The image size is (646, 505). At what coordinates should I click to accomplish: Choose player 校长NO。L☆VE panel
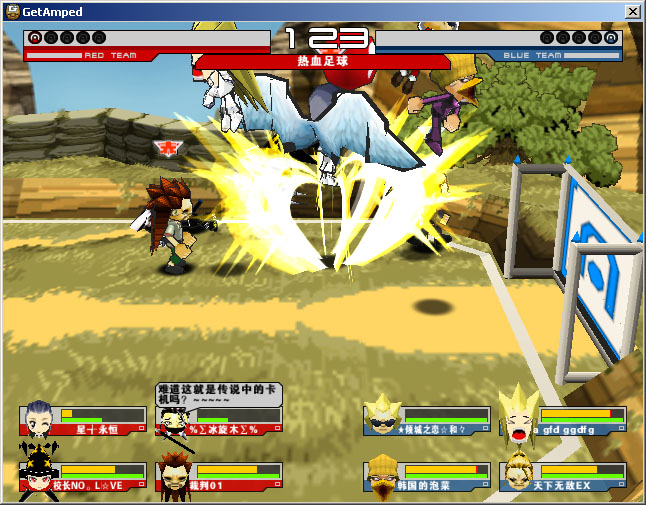[83, 477]
